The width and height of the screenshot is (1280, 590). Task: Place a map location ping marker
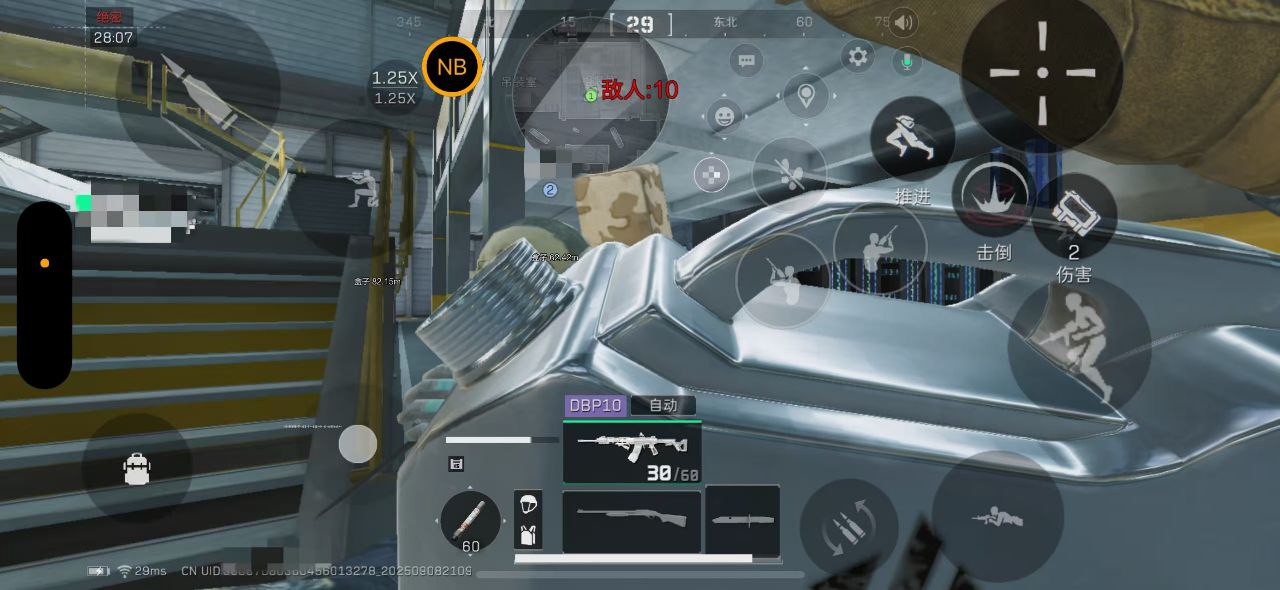tap(806, 96)
